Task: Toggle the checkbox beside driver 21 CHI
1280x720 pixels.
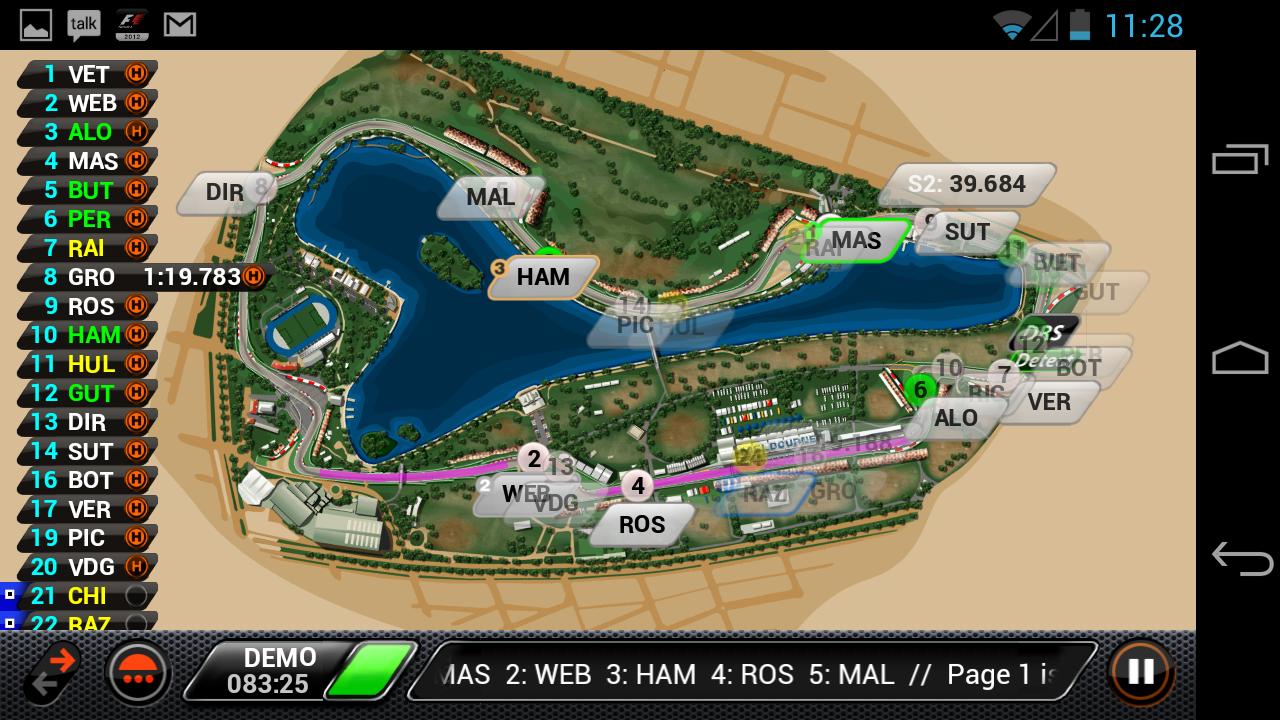Action: tap(10, 596)
